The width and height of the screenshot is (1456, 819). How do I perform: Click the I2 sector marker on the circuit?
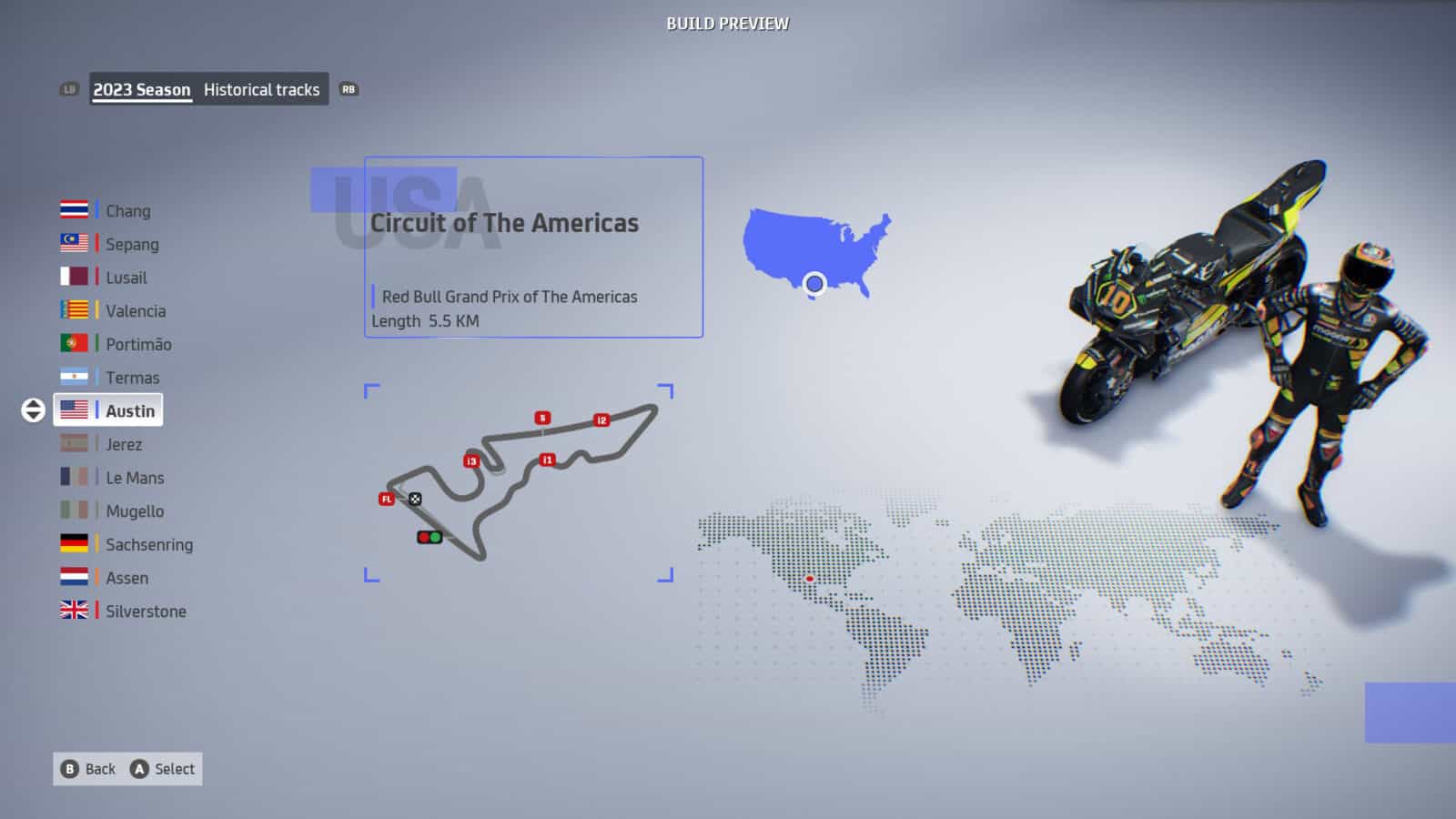pos(602,420)
